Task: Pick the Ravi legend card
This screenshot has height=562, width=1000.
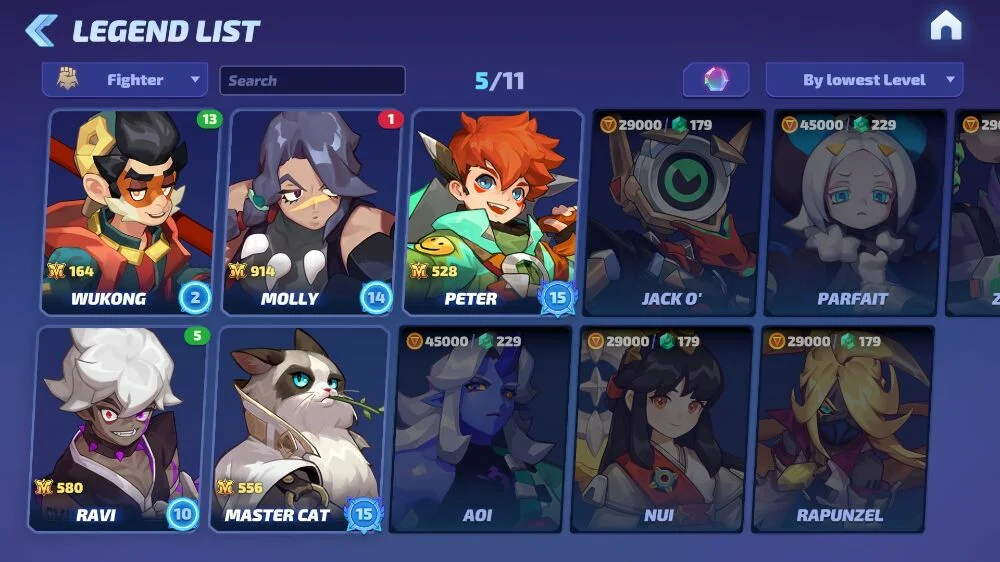Action: pyautogui.click(x=116, y=428)
